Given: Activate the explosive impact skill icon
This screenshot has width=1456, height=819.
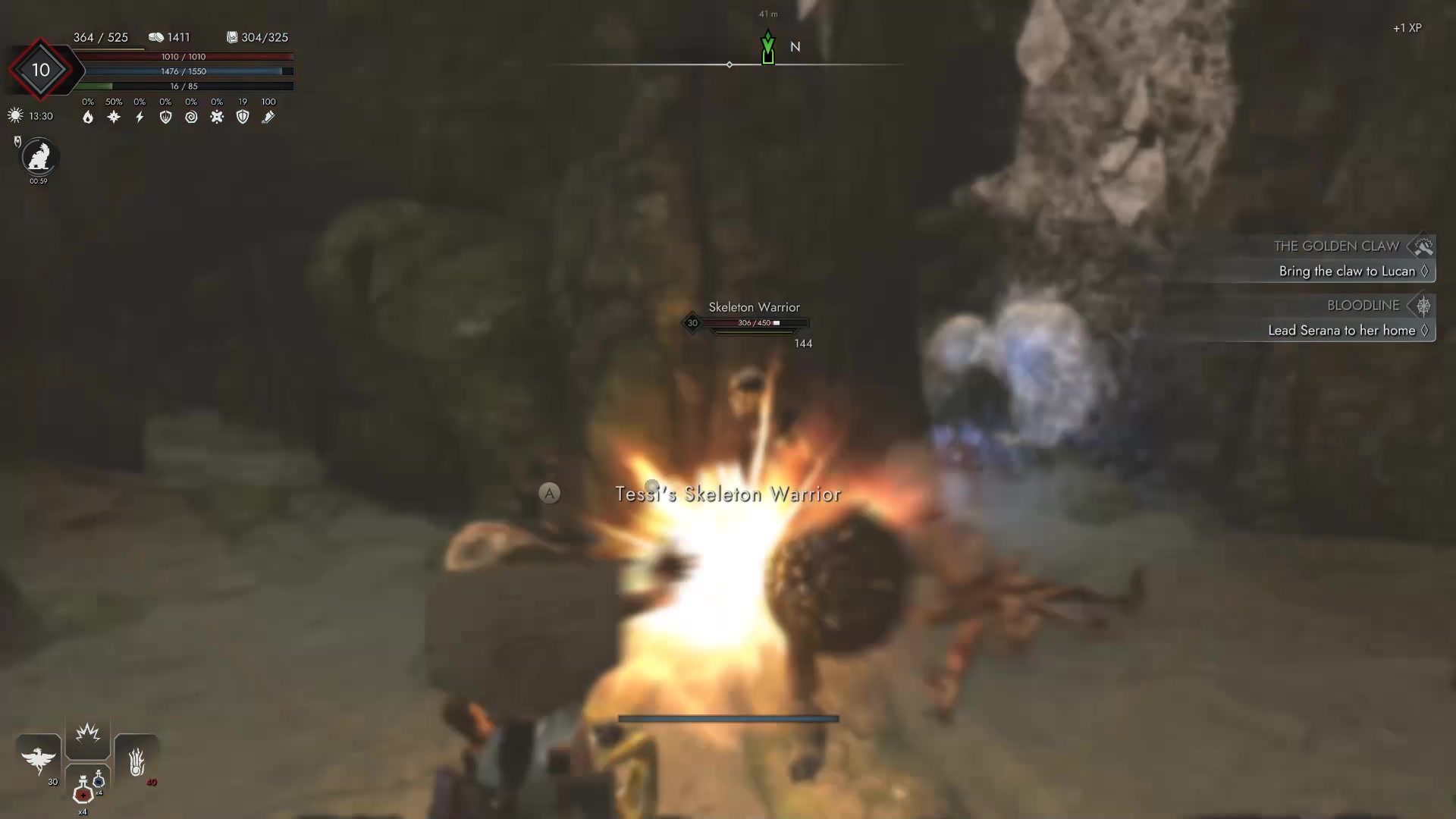Looking at the screenshot, I should coord(87,732).
